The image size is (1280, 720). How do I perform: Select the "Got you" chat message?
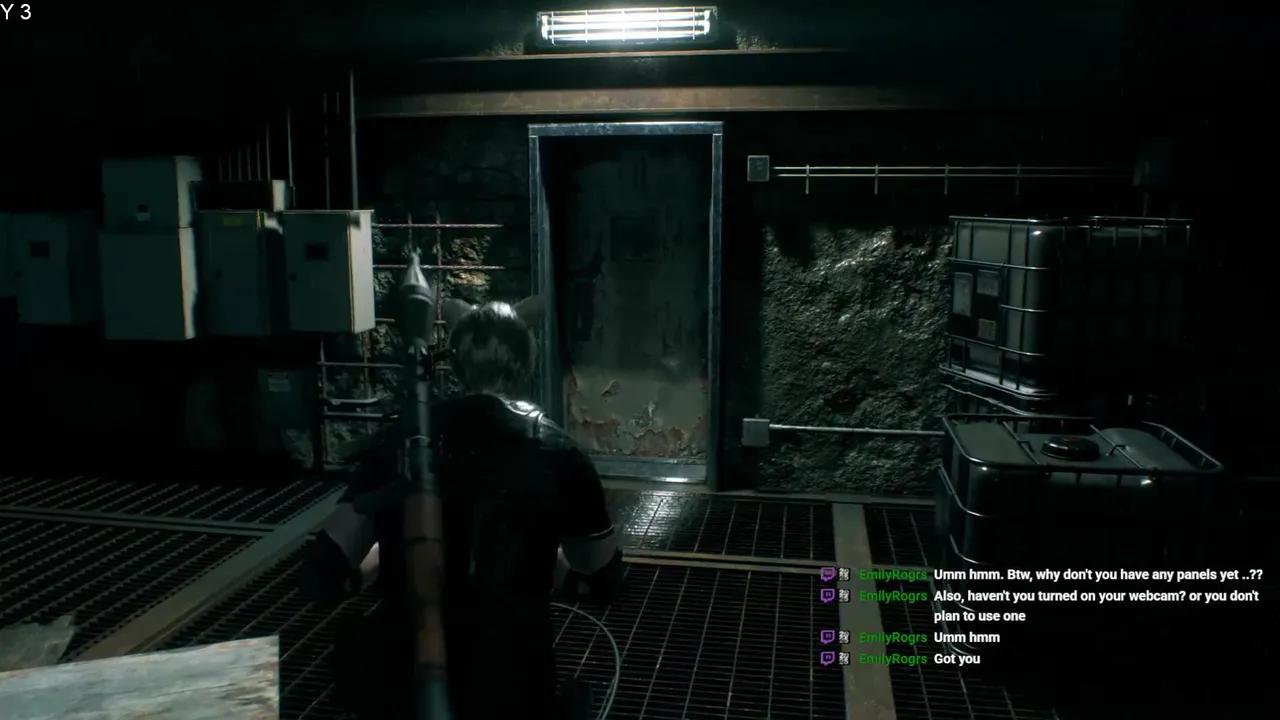[x=956, y=659]
